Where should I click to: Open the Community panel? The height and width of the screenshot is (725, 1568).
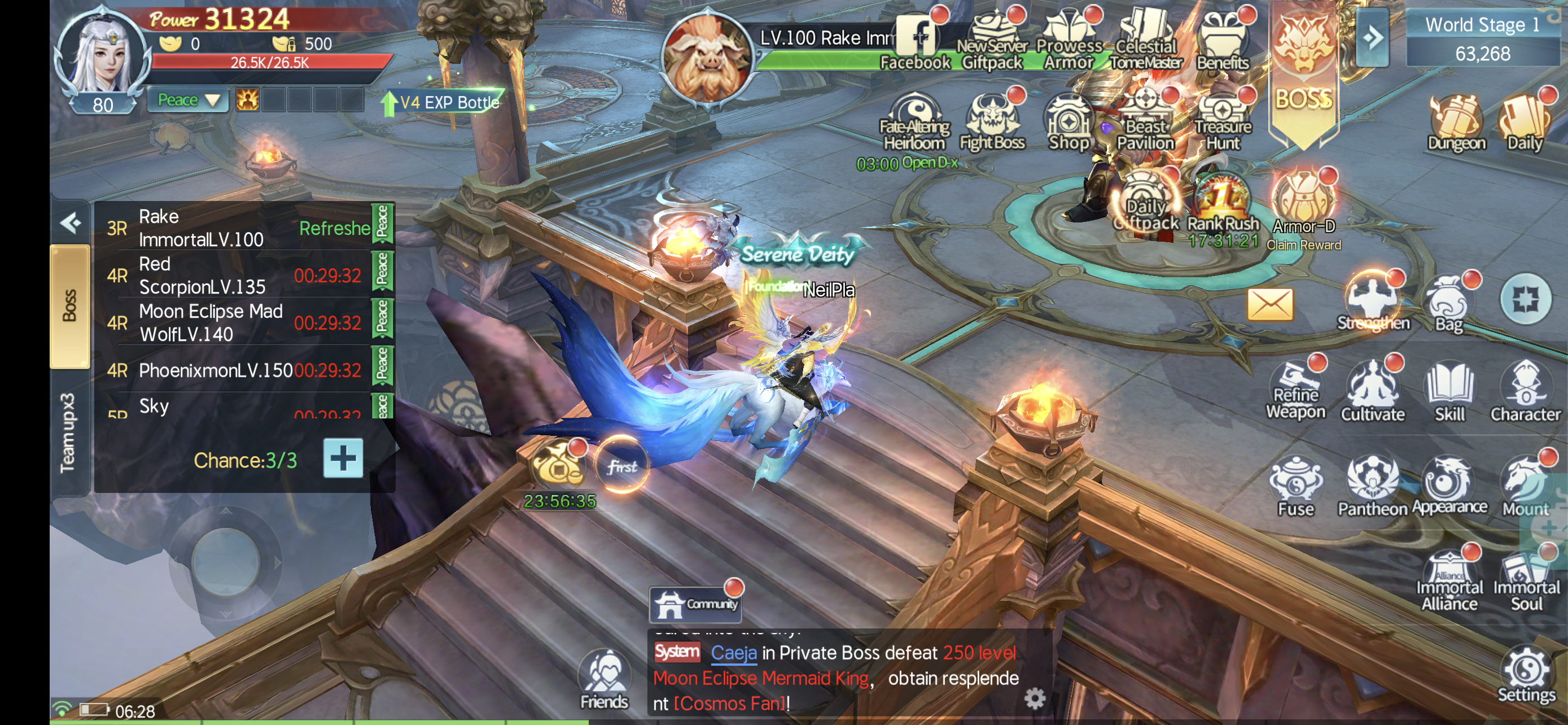[696, 604]
